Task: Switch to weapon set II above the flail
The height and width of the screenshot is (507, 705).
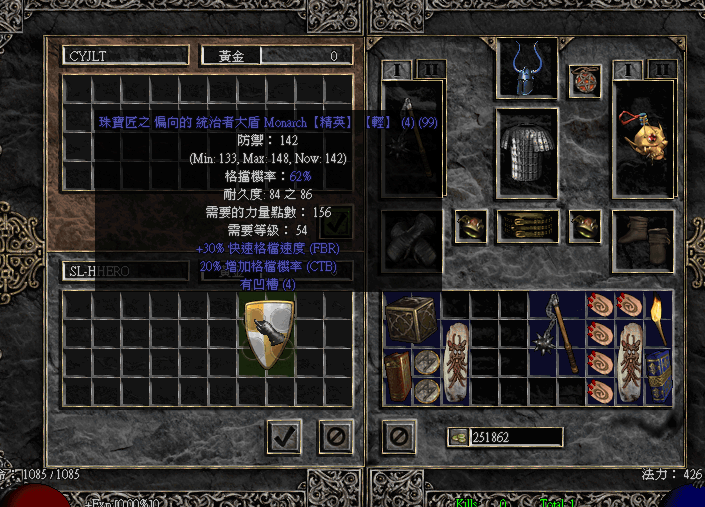Action: coord(431,69)
